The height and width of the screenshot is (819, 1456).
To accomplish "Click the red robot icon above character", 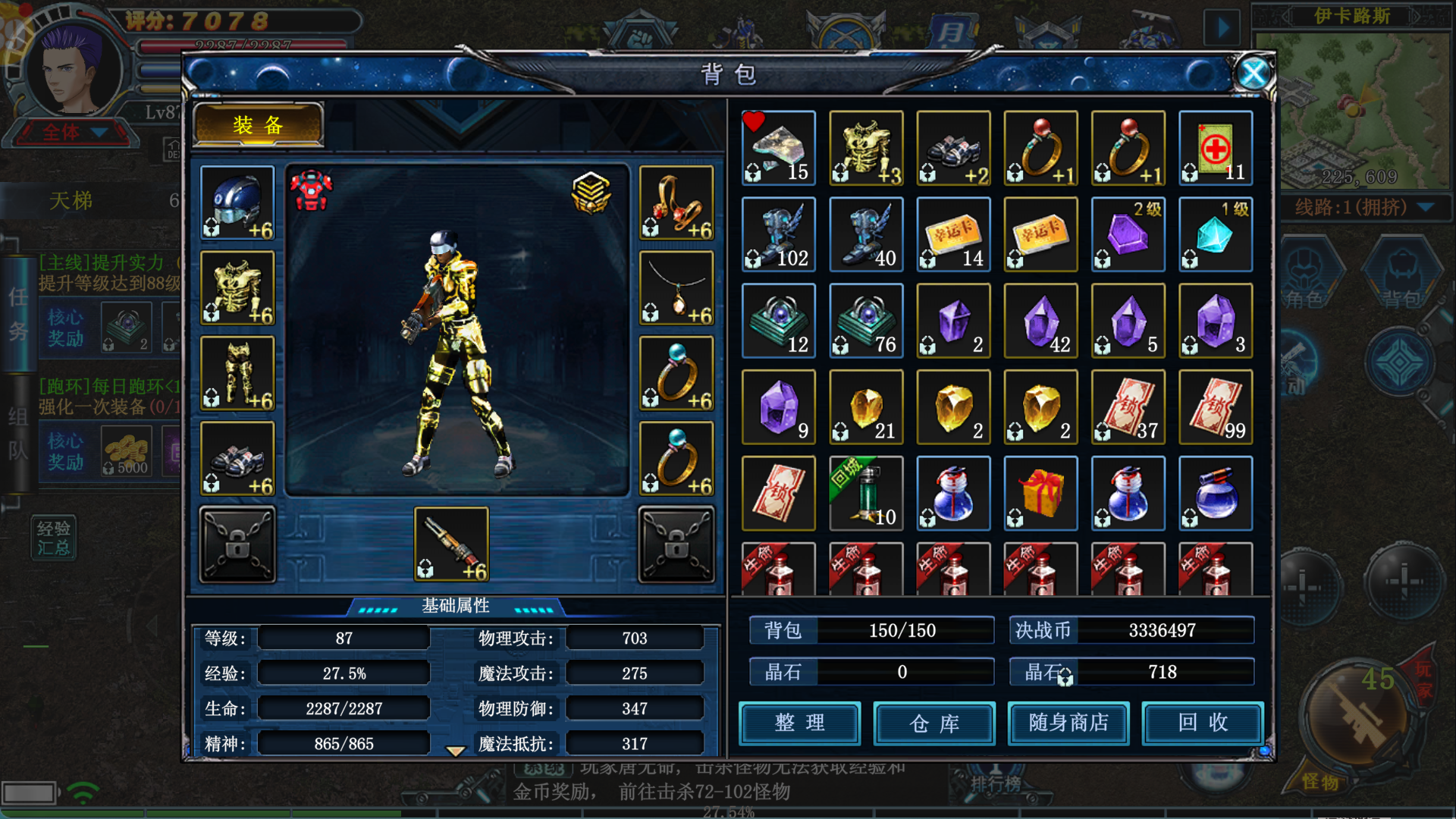I will point(311,190).
